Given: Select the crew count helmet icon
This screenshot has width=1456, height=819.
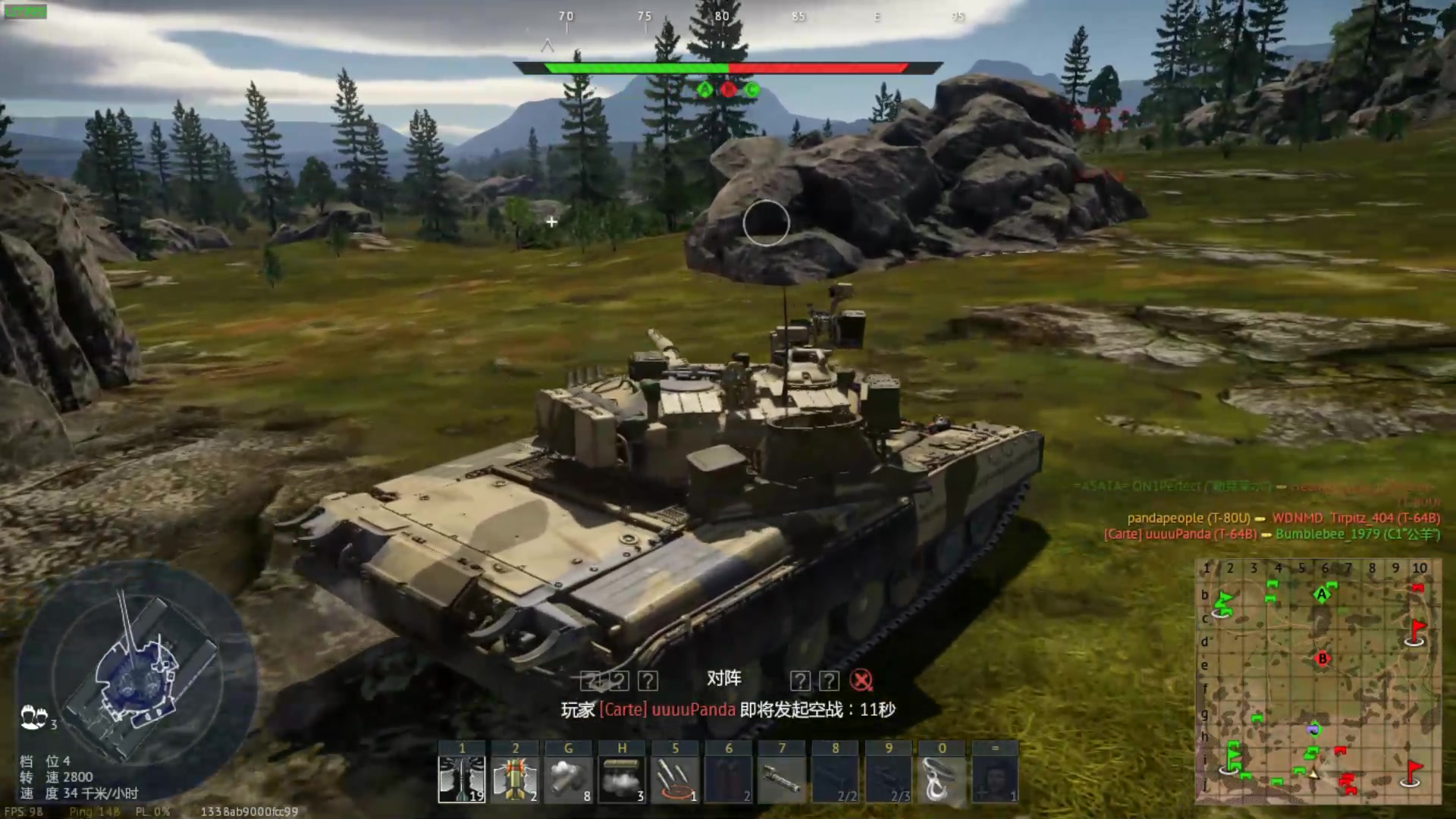Looking at the screenshot, I should tap(34, 717).
